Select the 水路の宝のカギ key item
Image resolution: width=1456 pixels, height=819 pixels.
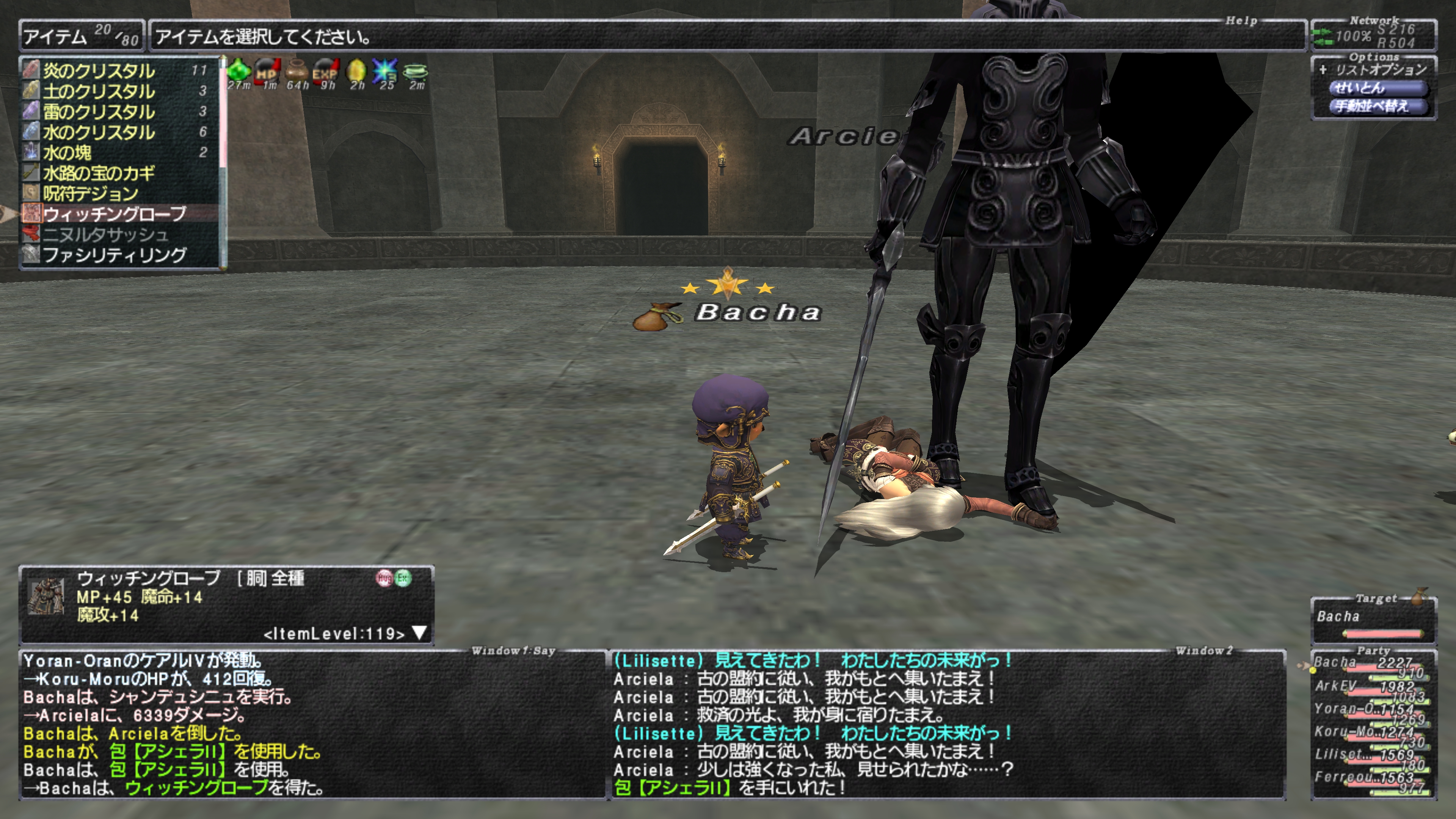(99, 173)
